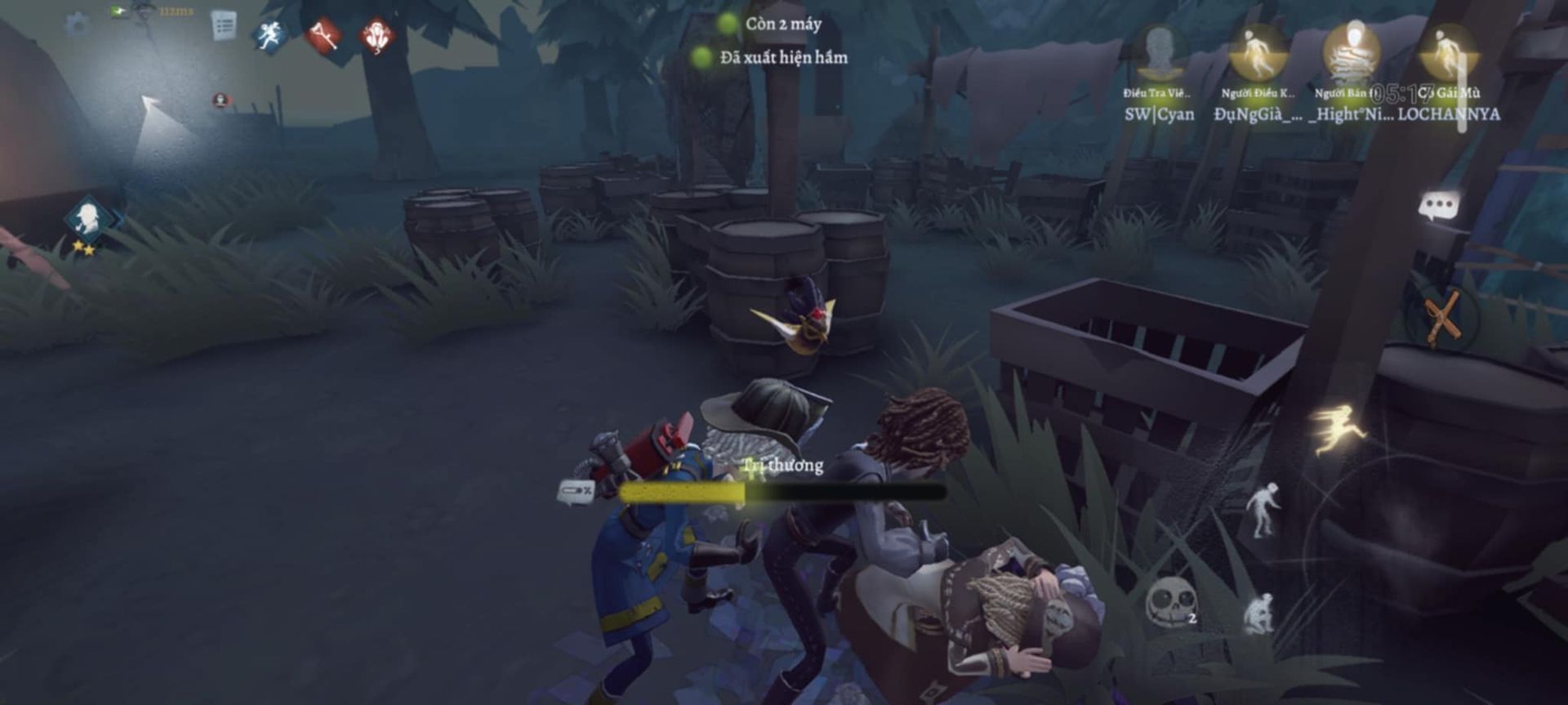Open the gear settings menu
Image resolution: width=1568 pixels, height=705 pixels.
[x=78, y=25]
